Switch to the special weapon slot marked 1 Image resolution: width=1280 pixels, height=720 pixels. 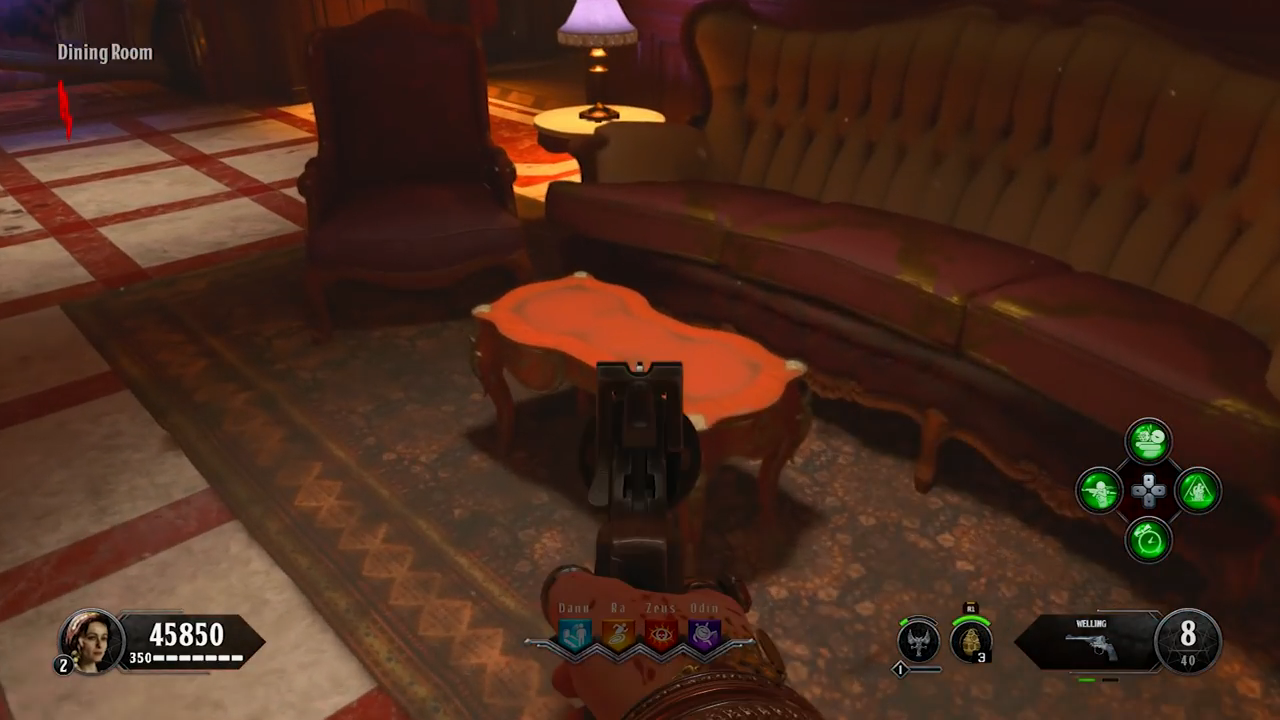coord(898,669)
